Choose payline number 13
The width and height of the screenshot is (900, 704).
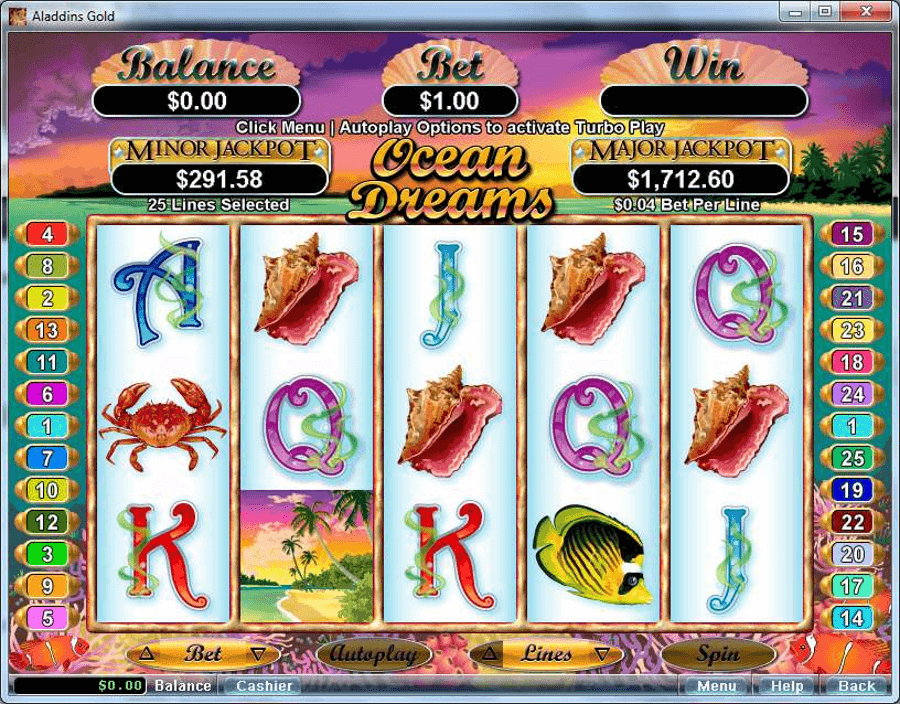47,330
